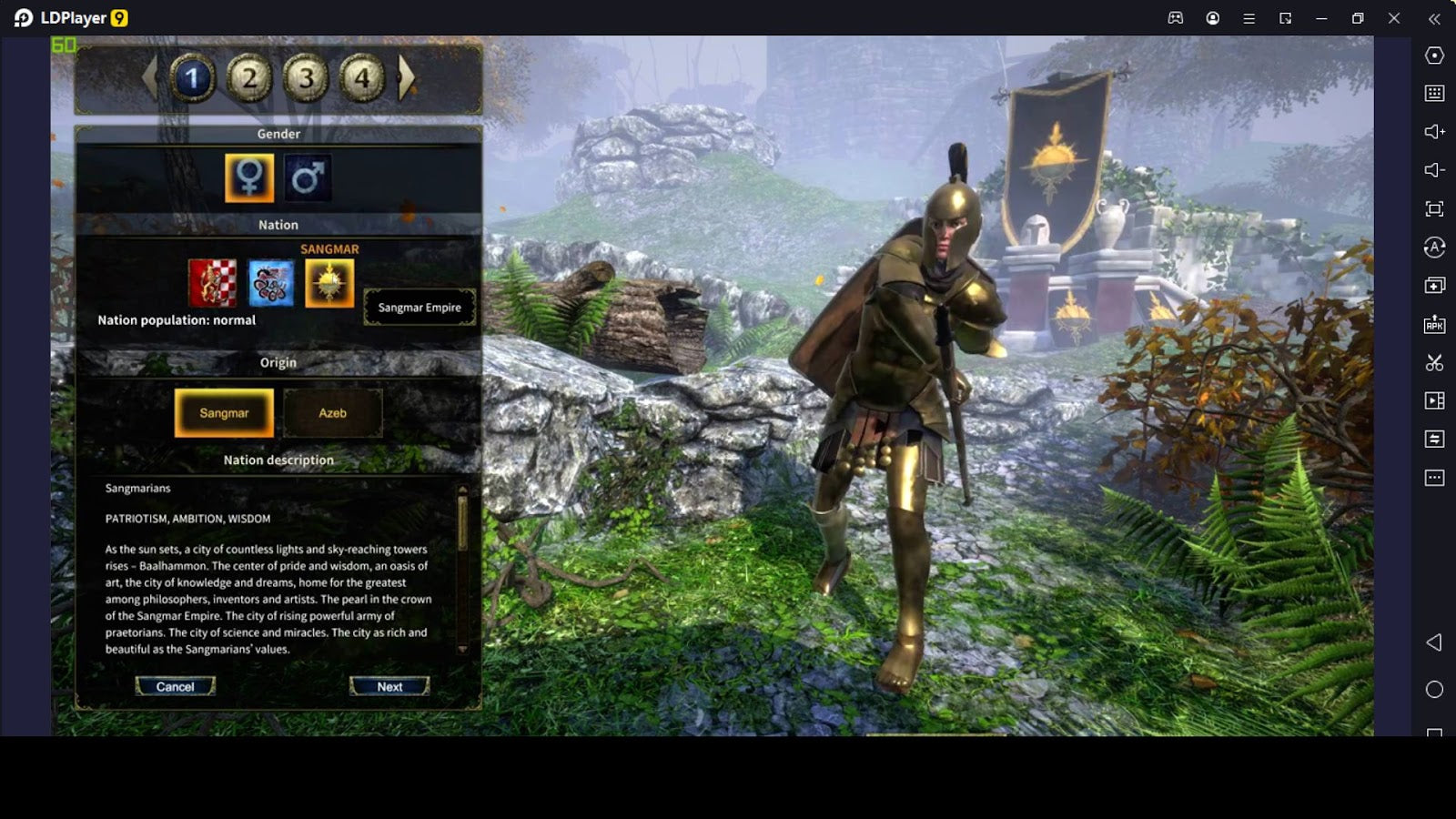Choose the male gender icon

[308, 177]
